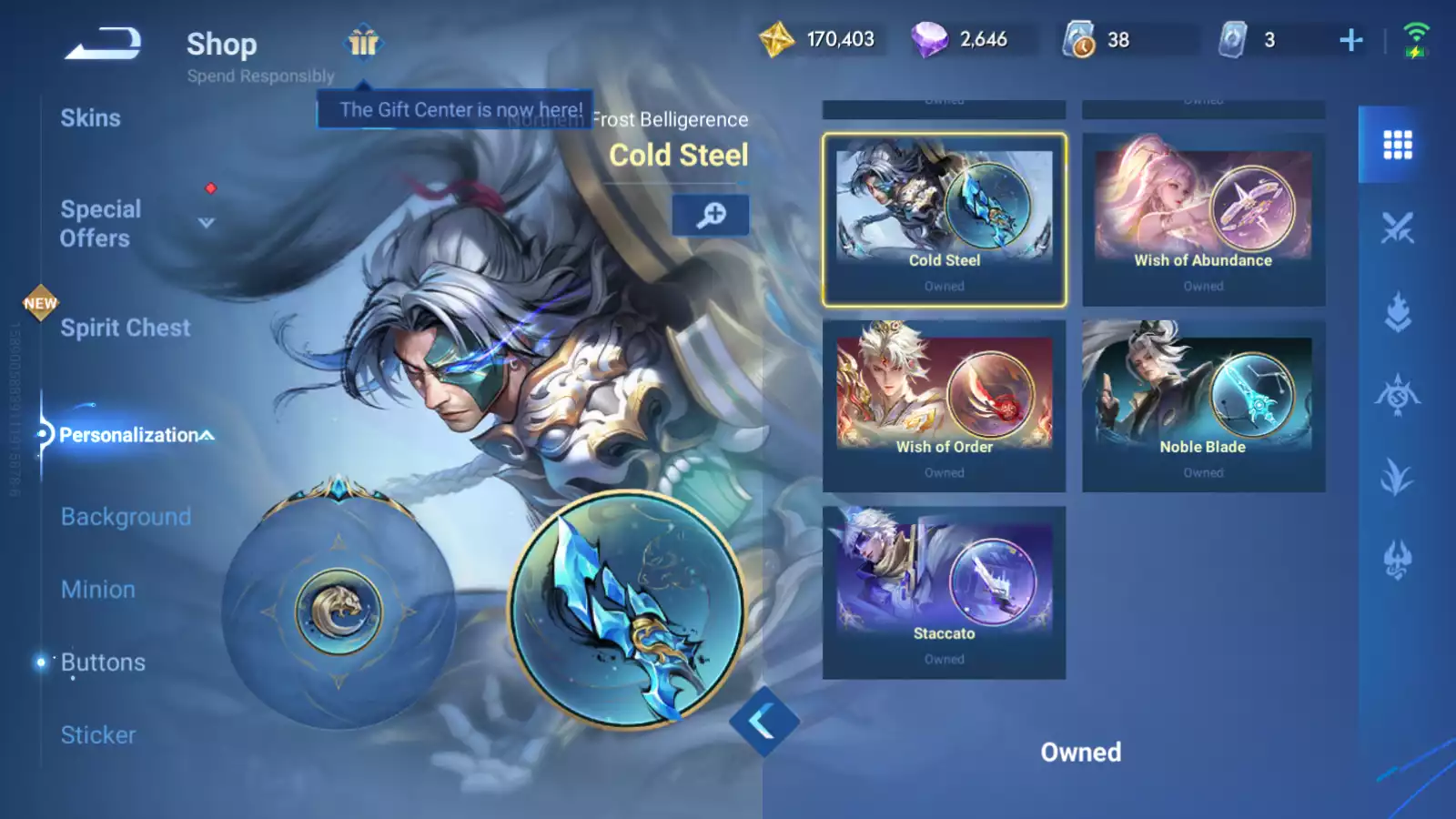
Task: Select the Cold Steel button skin
Action: point(944,219)
